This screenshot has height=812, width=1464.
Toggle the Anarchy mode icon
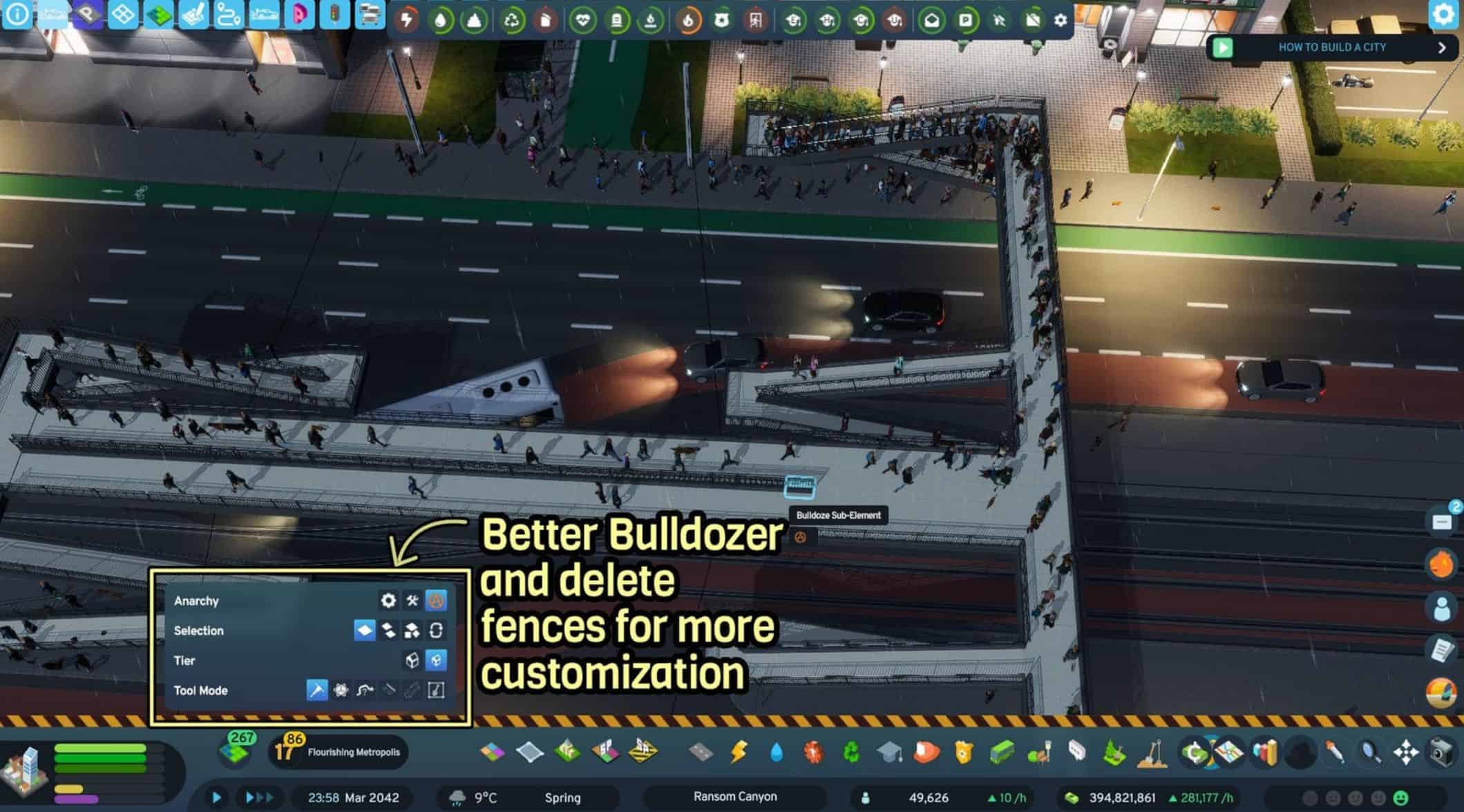[436, 601]
